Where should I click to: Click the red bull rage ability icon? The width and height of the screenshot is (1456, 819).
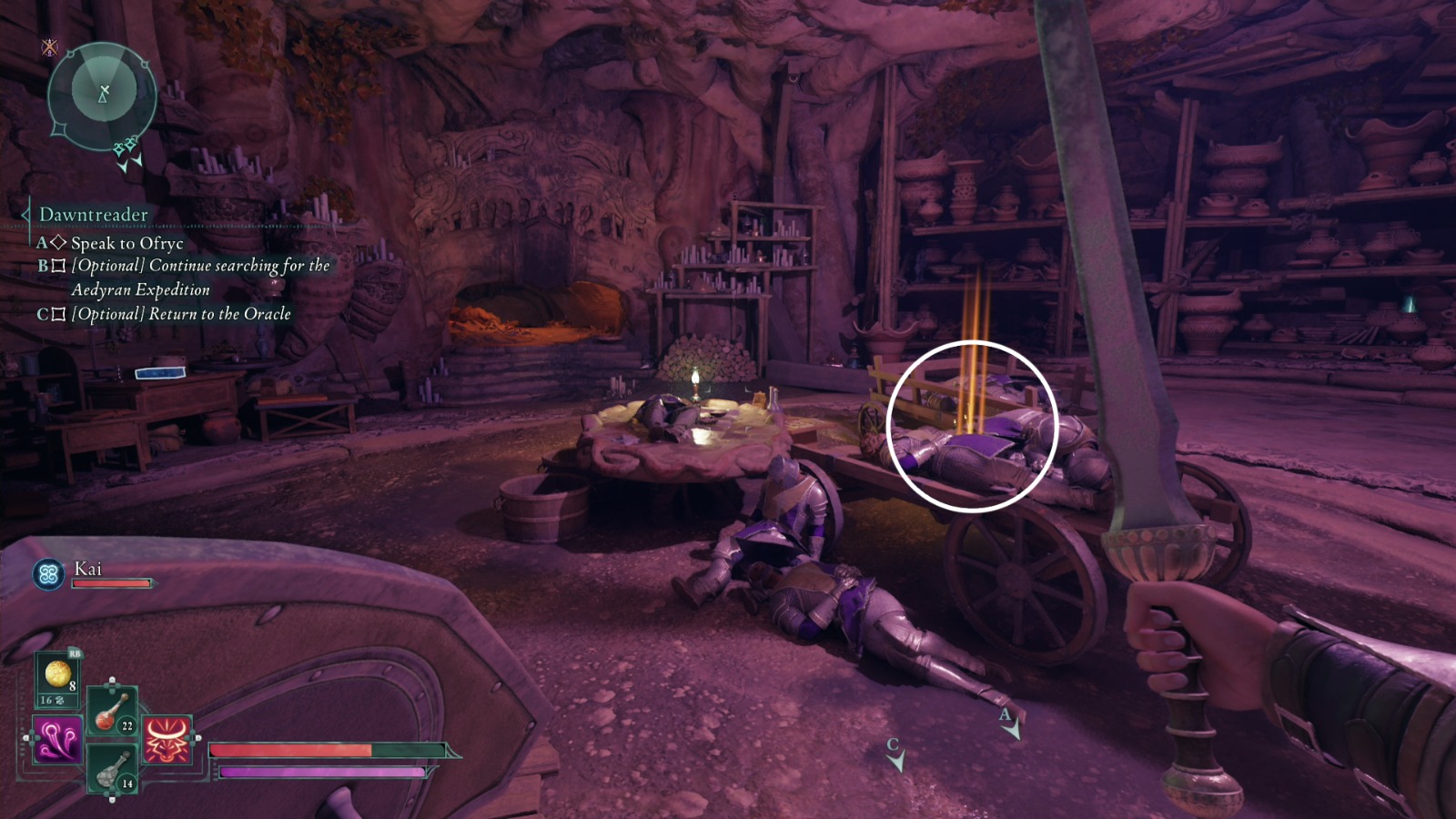[166, 740]
